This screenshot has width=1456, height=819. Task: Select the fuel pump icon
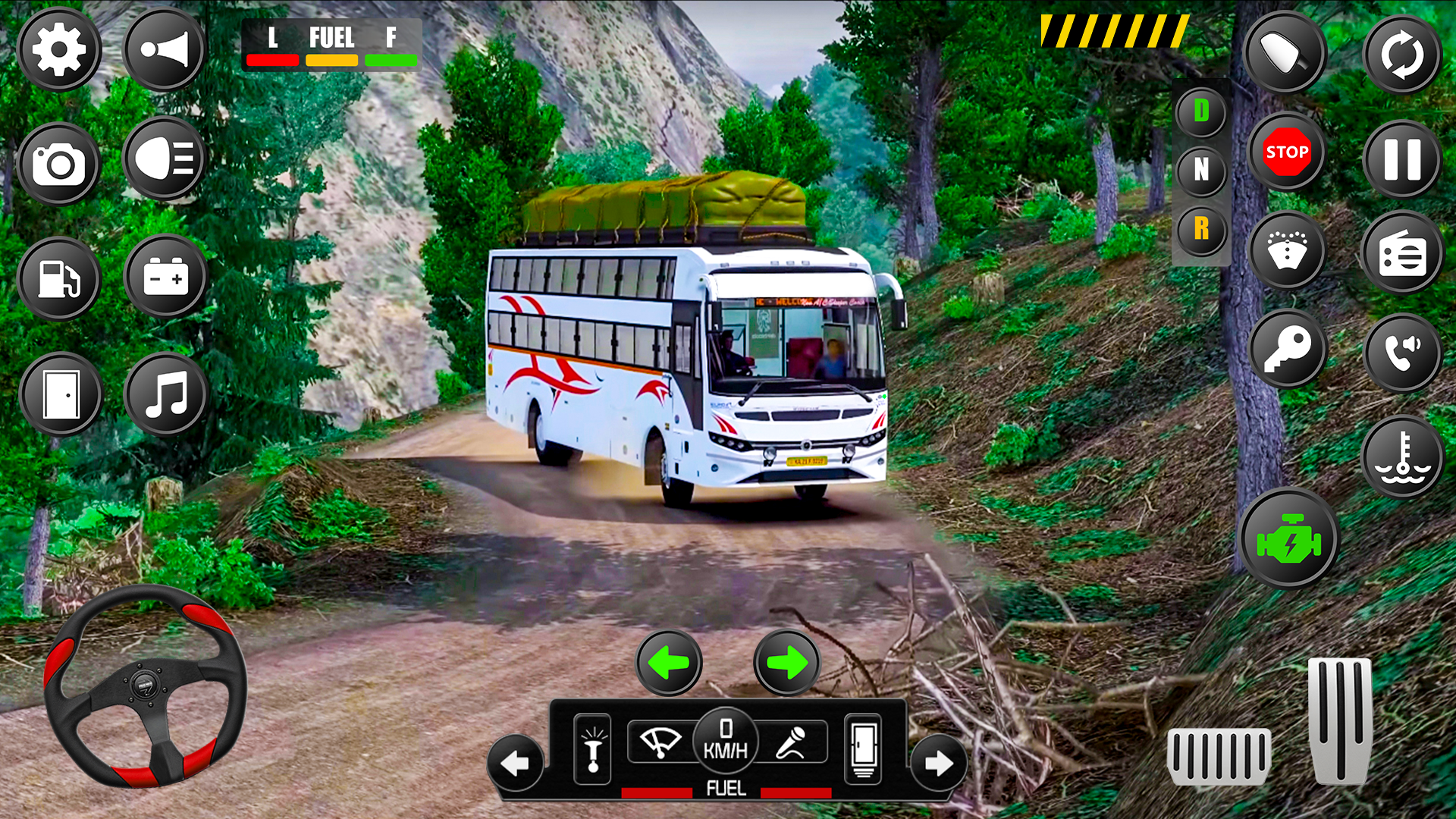coord(60,278)
